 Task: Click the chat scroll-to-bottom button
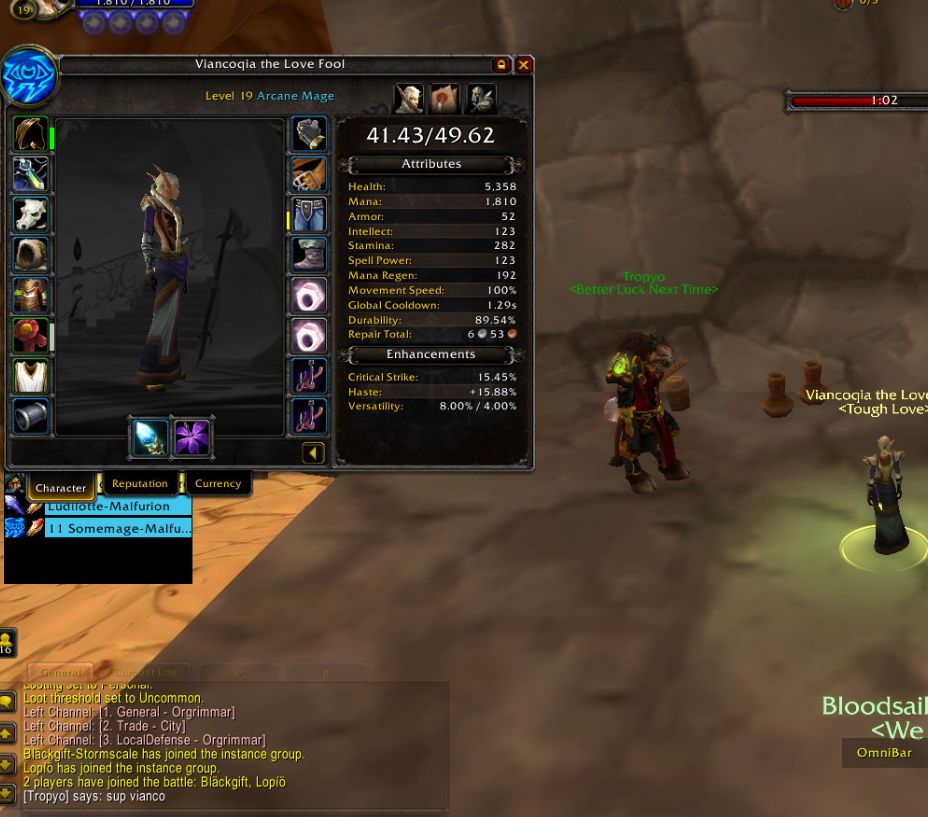[7, 794]
